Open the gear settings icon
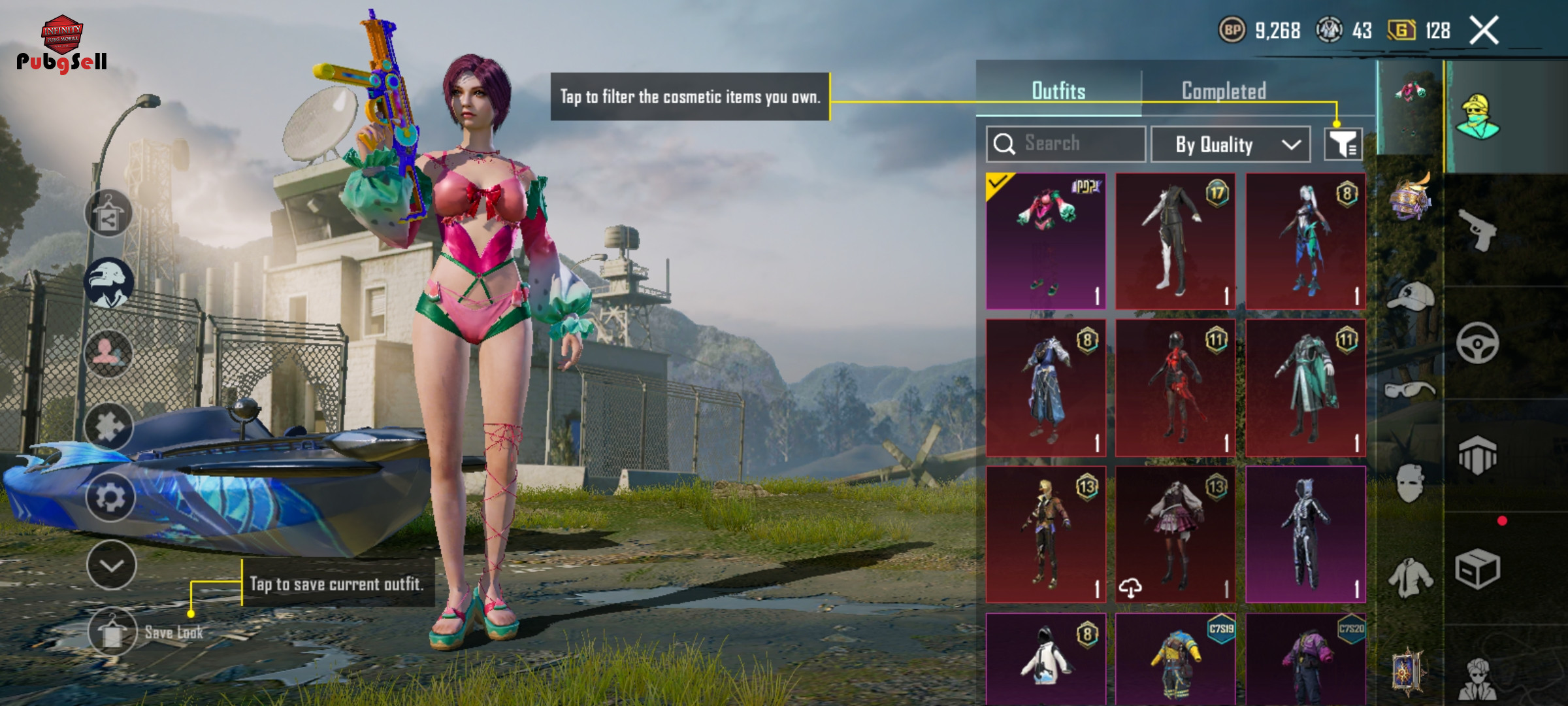Image resolution: width=1568 pixels, height=706 pixels. (110, 498)
